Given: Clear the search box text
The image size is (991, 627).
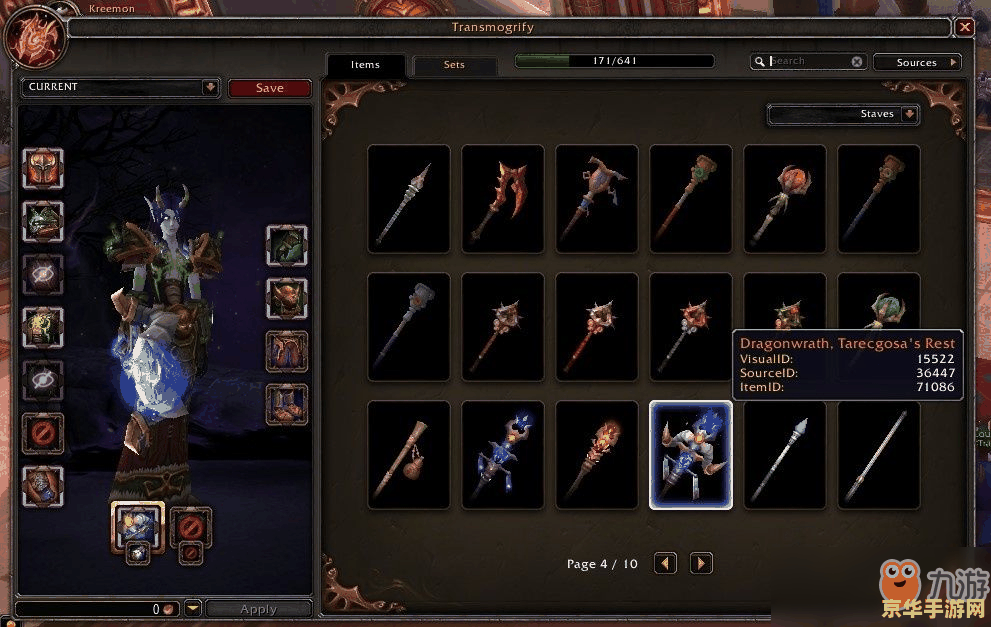Looking at the screenshot, I should (857, 61).
